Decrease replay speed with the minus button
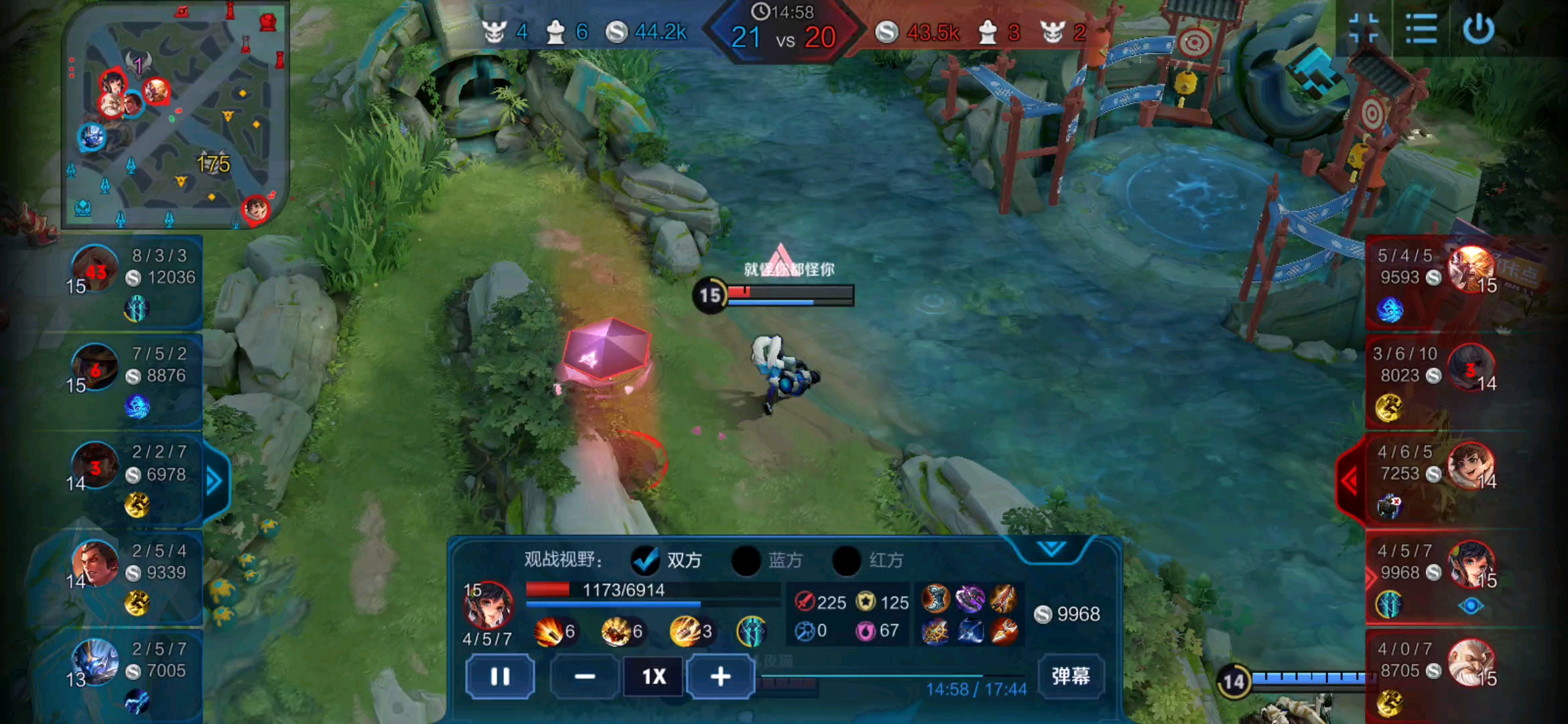Viewport: 1568px width, 724px height. 584,677
